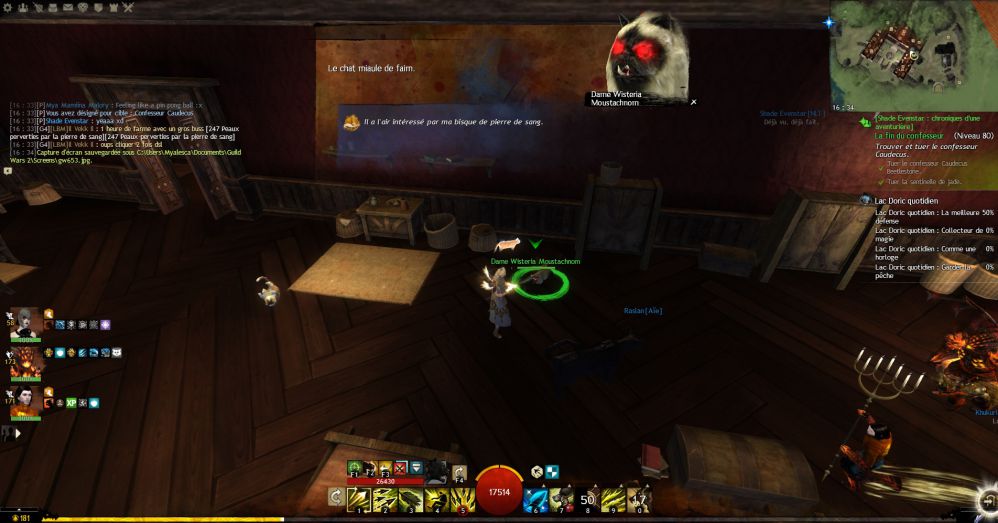
Task: Use the blue healing skill in slot 6
Action: (536, 497)
